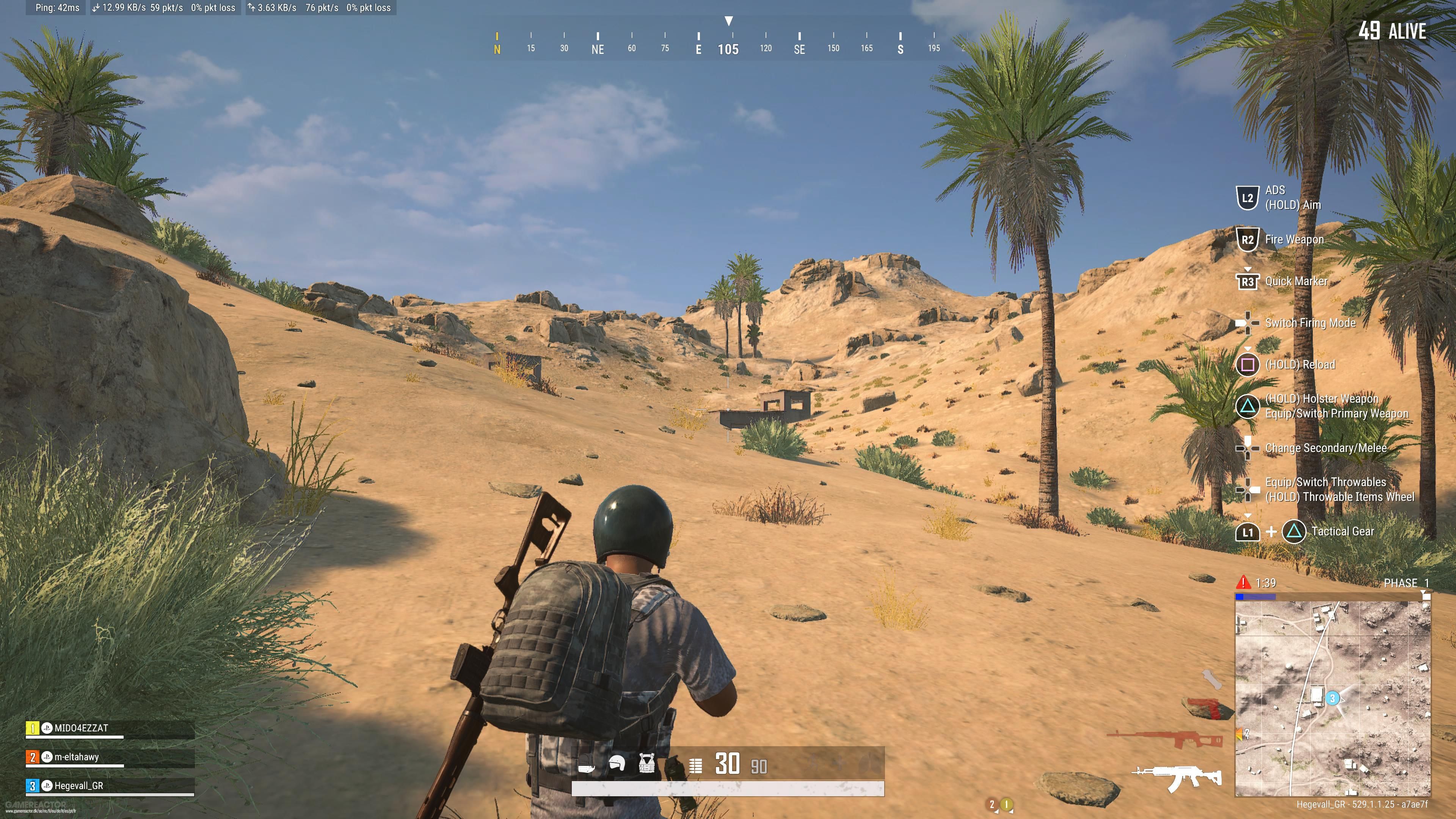This screenshot has width=1456, height=819.
Task: Select teammate Hegevall_GR in the squad list
Action: click(x=78, y=786)
